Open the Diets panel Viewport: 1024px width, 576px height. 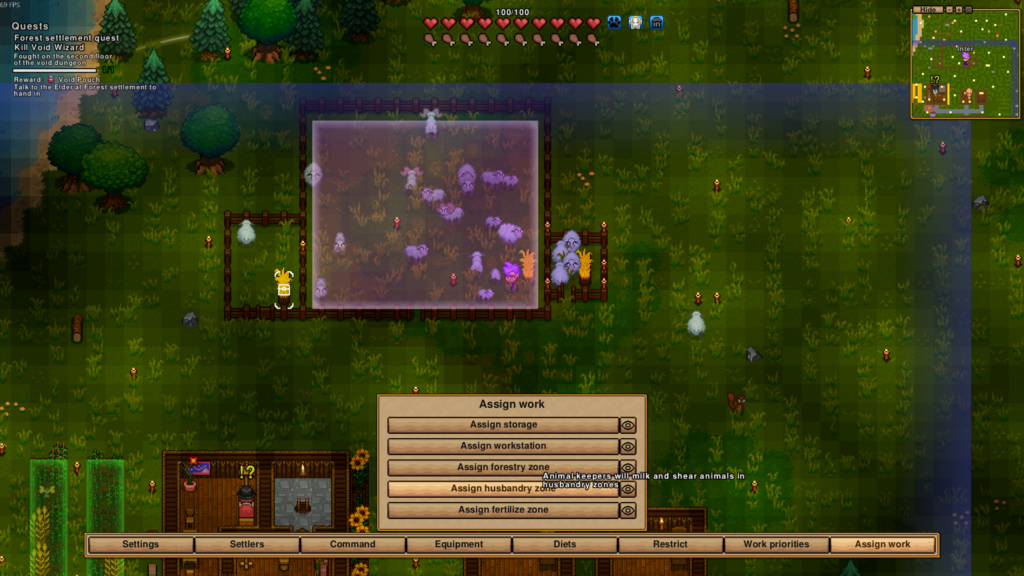pyautogui.click(x=565, y=544)
